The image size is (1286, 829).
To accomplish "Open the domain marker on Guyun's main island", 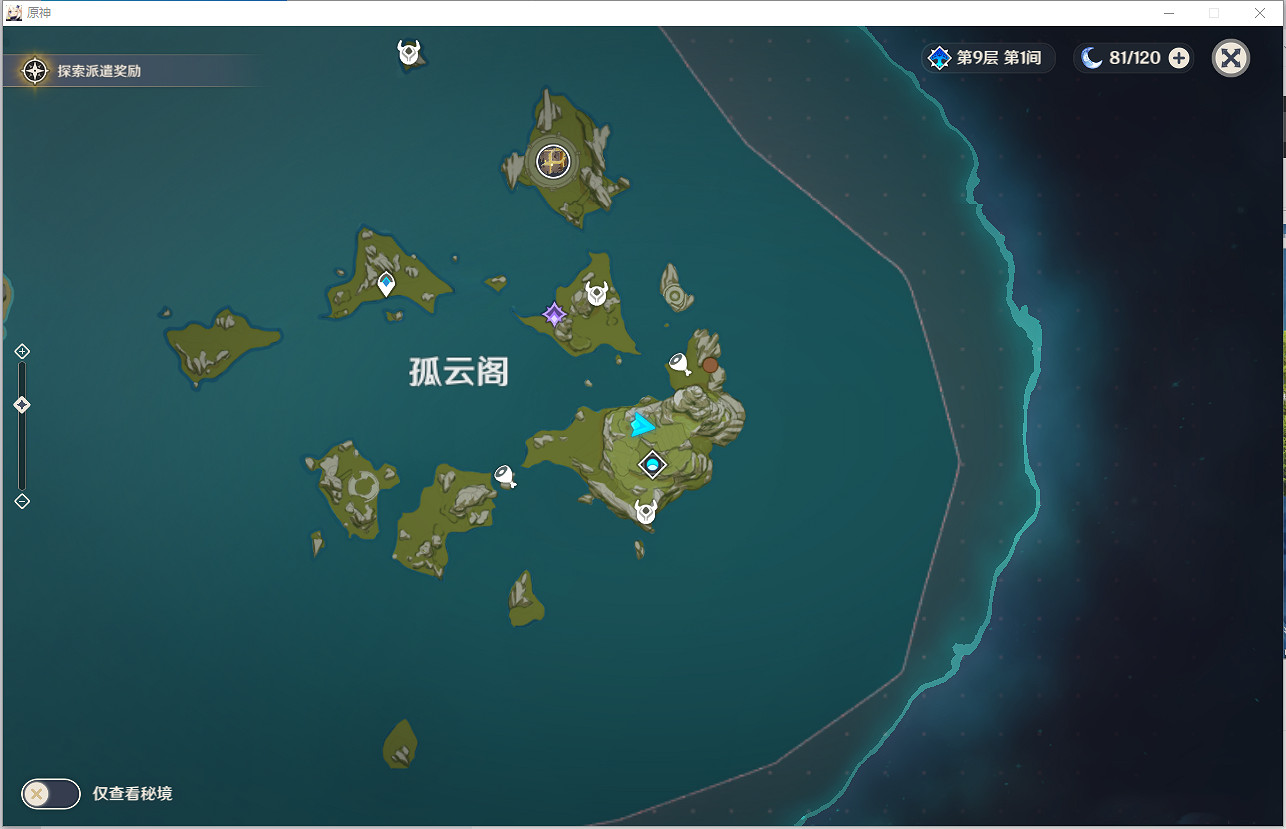I will (x=651, y=464).
